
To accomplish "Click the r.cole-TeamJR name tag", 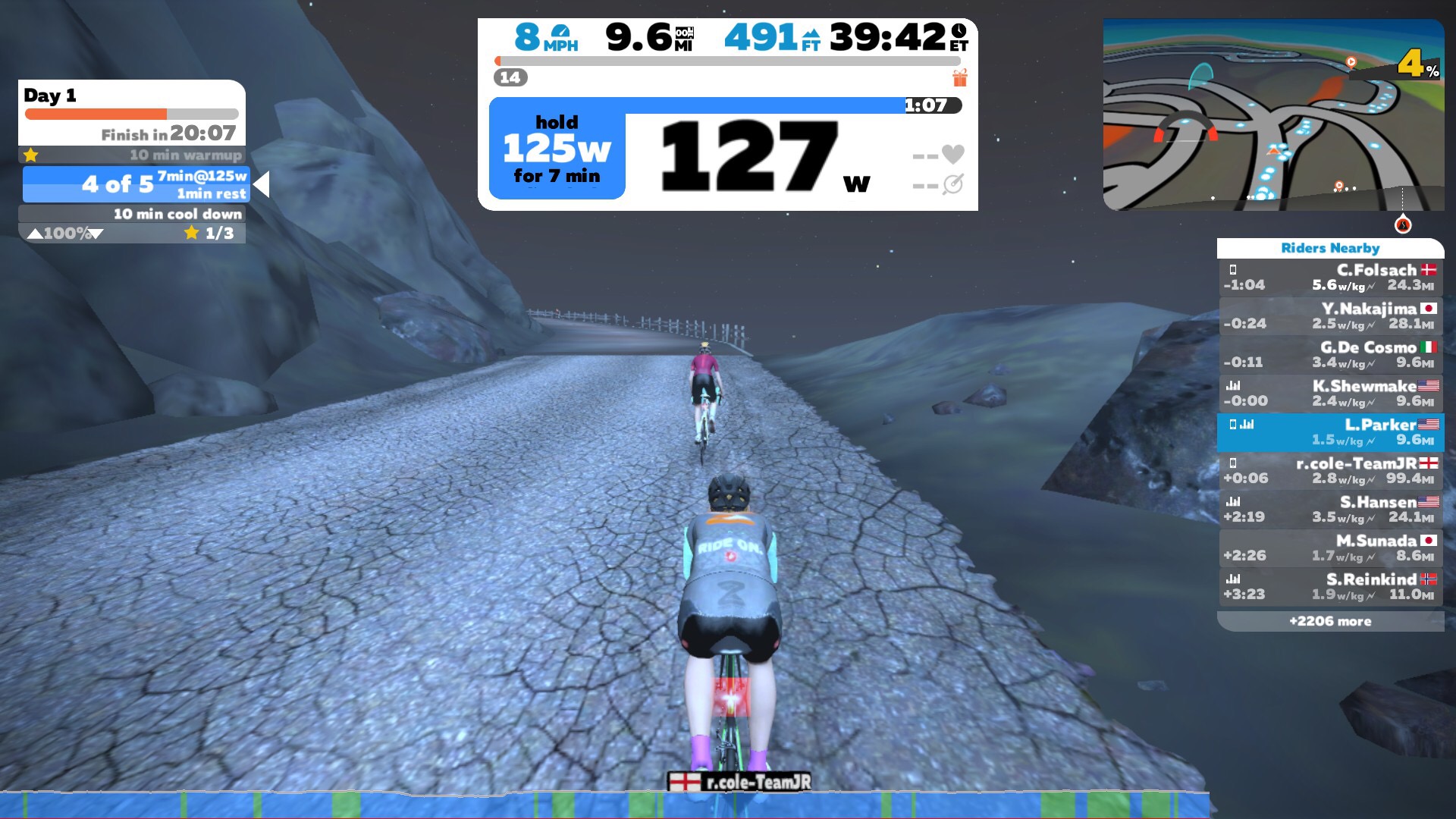I will (740, 782).
